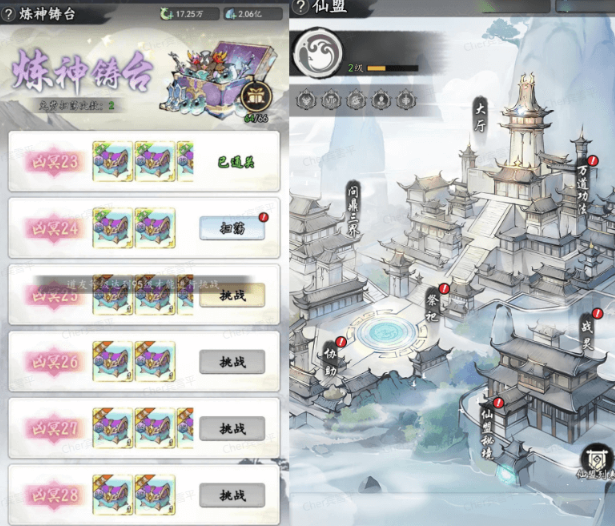Open the 万道功法 building
This screenshot has height=526, width=615.
point(583,181)
